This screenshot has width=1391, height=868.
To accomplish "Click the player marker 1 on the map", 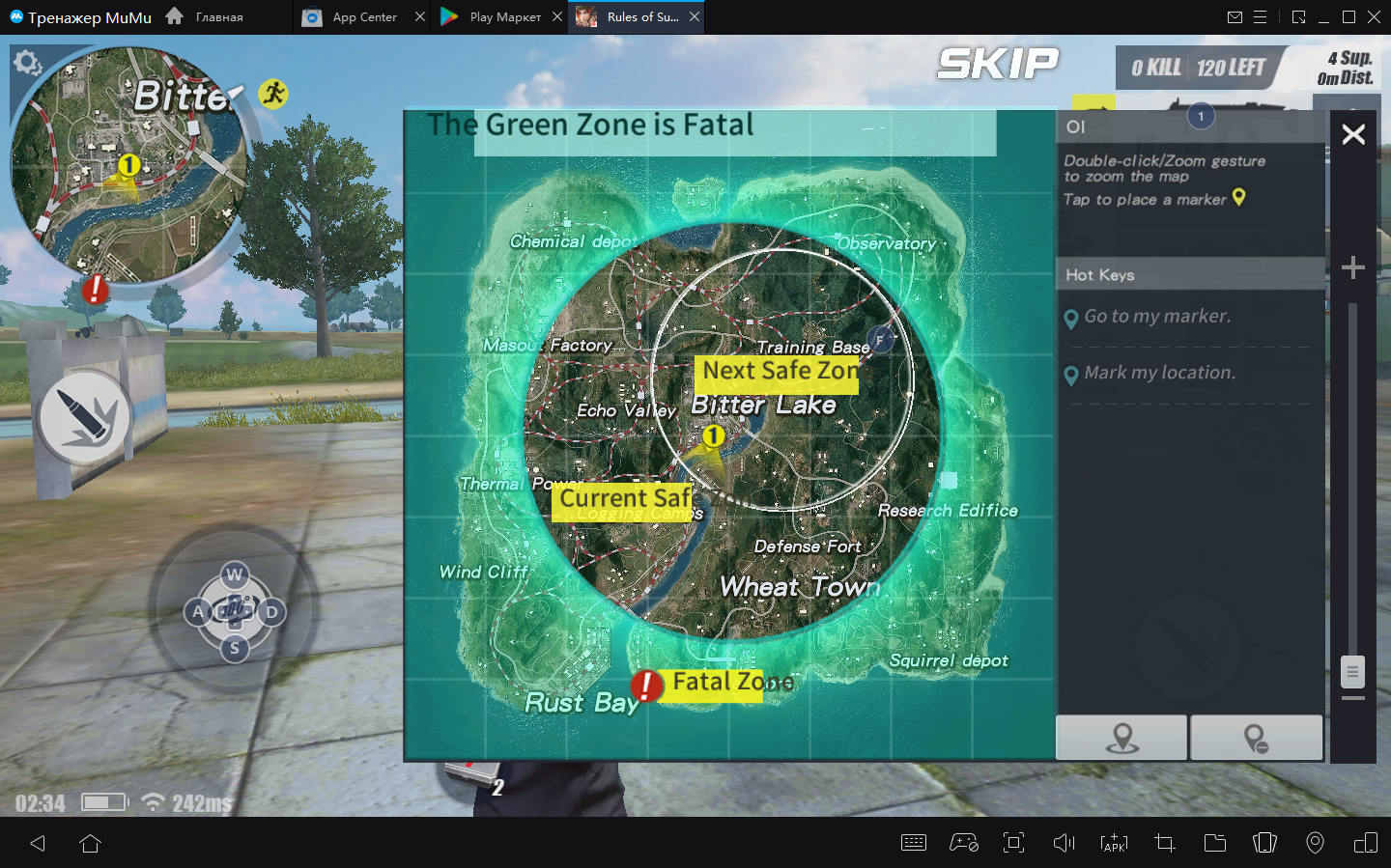I will click(713, 436).
